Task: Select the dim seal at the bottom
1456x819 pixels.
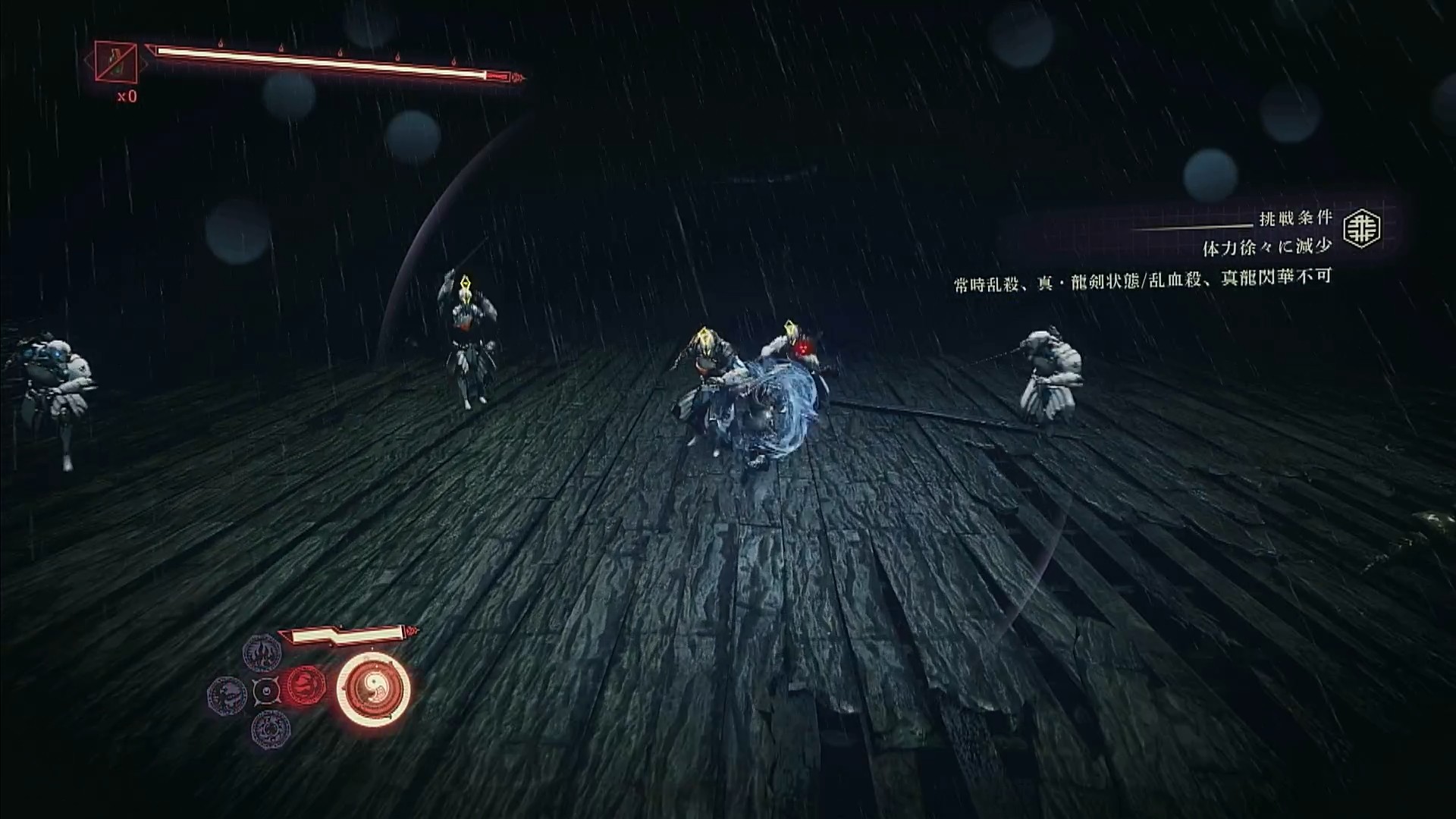Action: (269, 728)
